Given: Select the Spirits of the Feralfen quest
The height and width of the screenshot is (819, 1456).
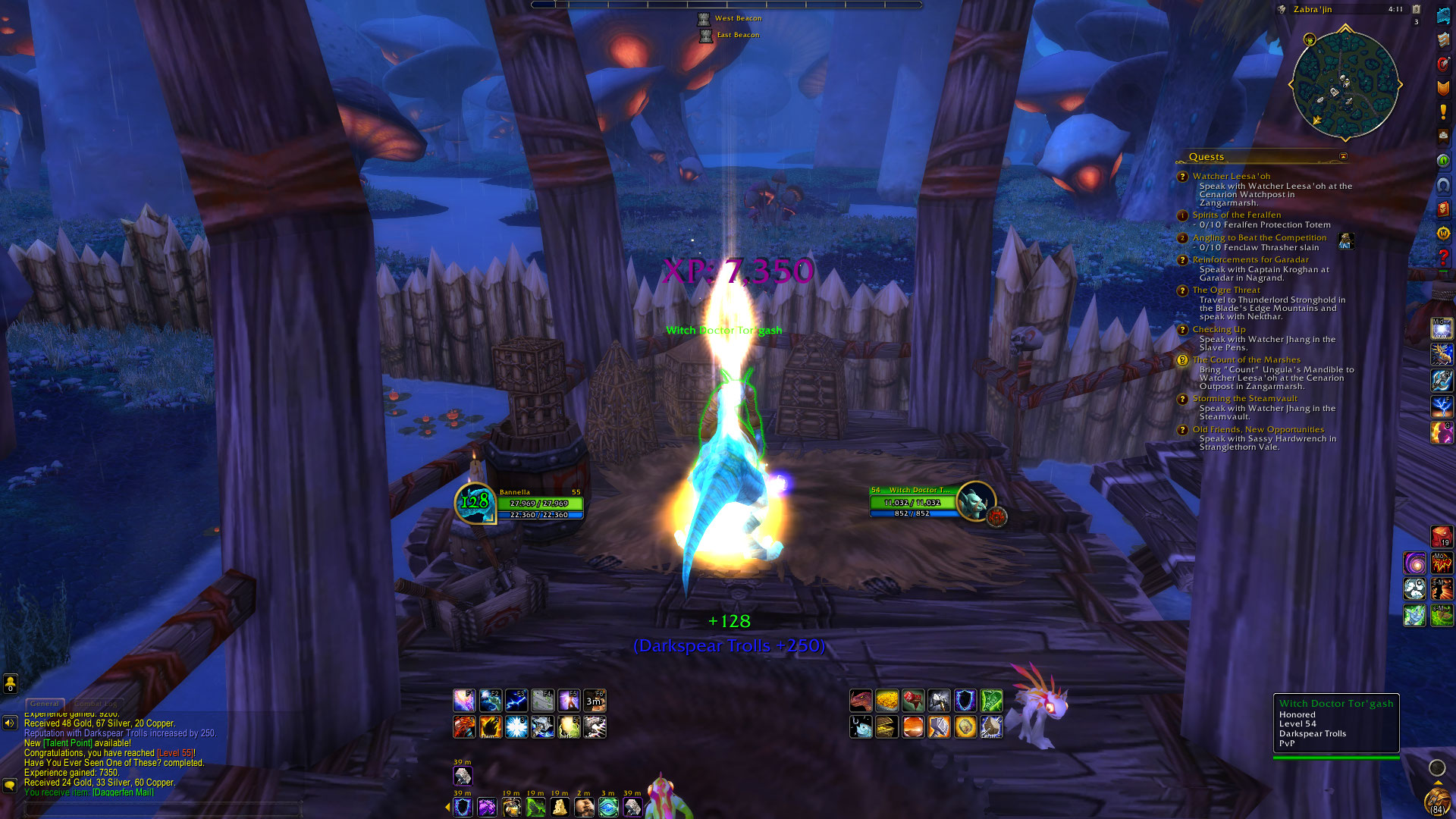Looking at the screenshot, I should coord(1236,215).
